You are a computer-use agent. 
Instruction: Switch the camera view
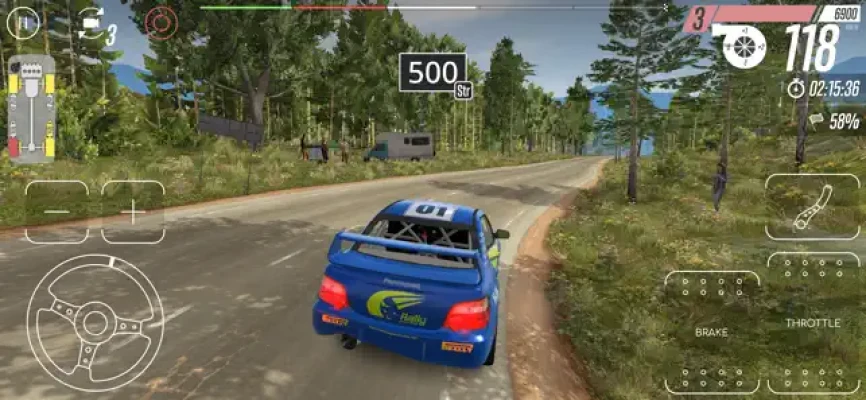[x=93, y=20]
